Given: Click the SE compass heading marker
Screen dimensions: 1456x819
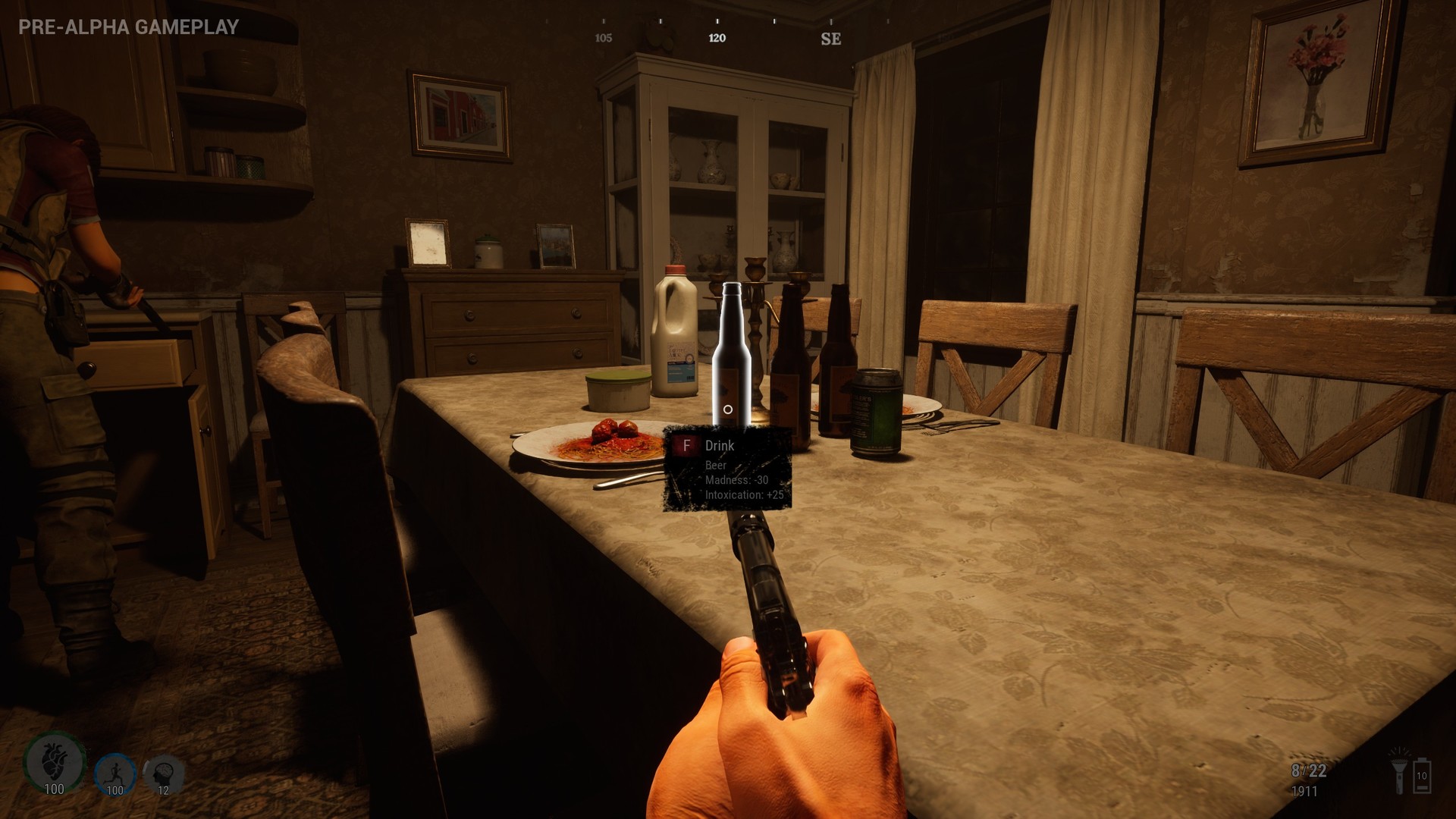Looking at the screenshot, I should 832,38.
